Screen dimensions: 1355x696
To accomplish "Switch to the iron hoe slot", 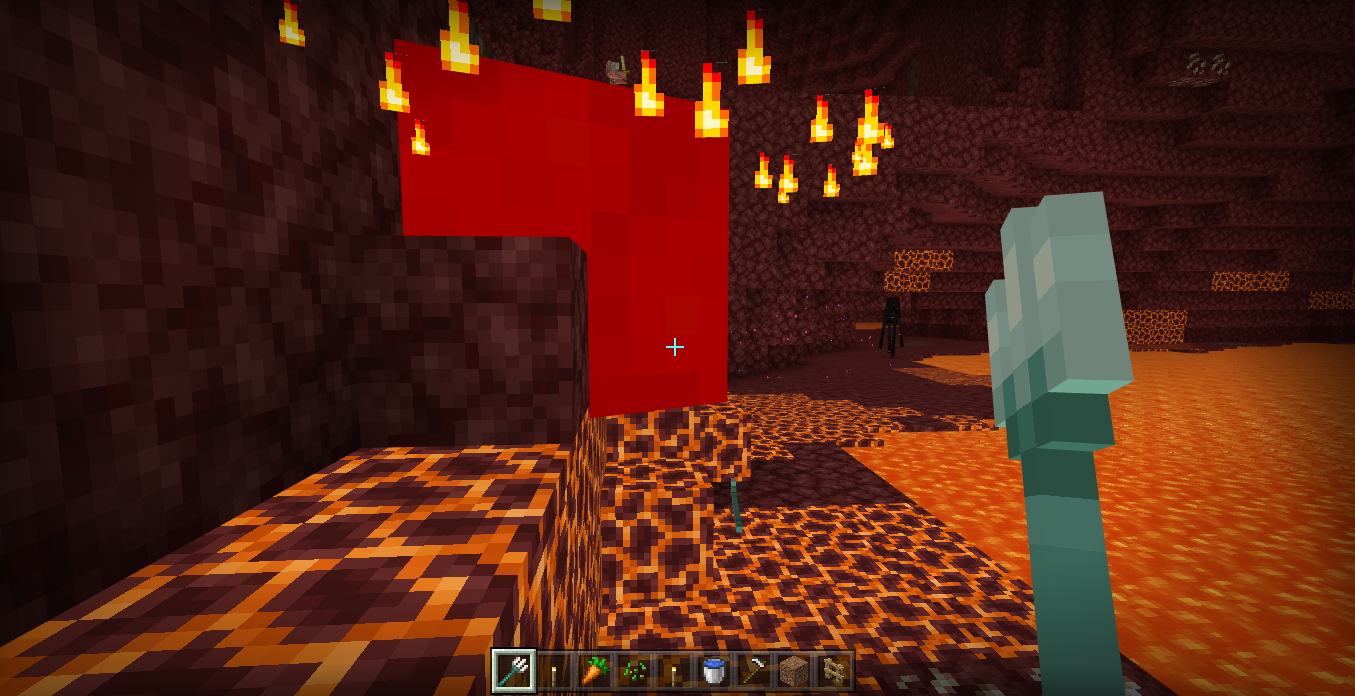I will (x=753, y=671).
